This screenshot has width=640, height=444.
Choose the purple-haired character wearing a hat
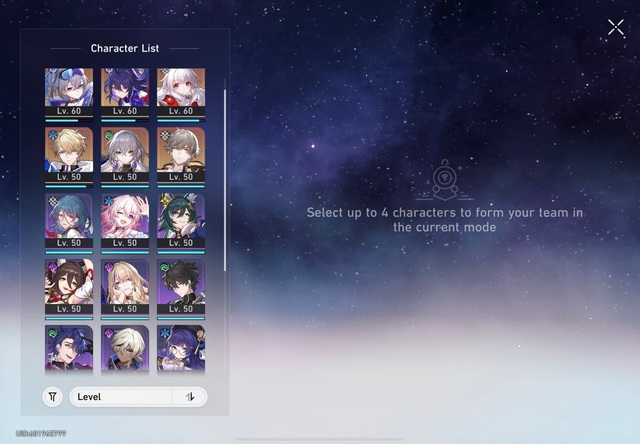(181, 349)
